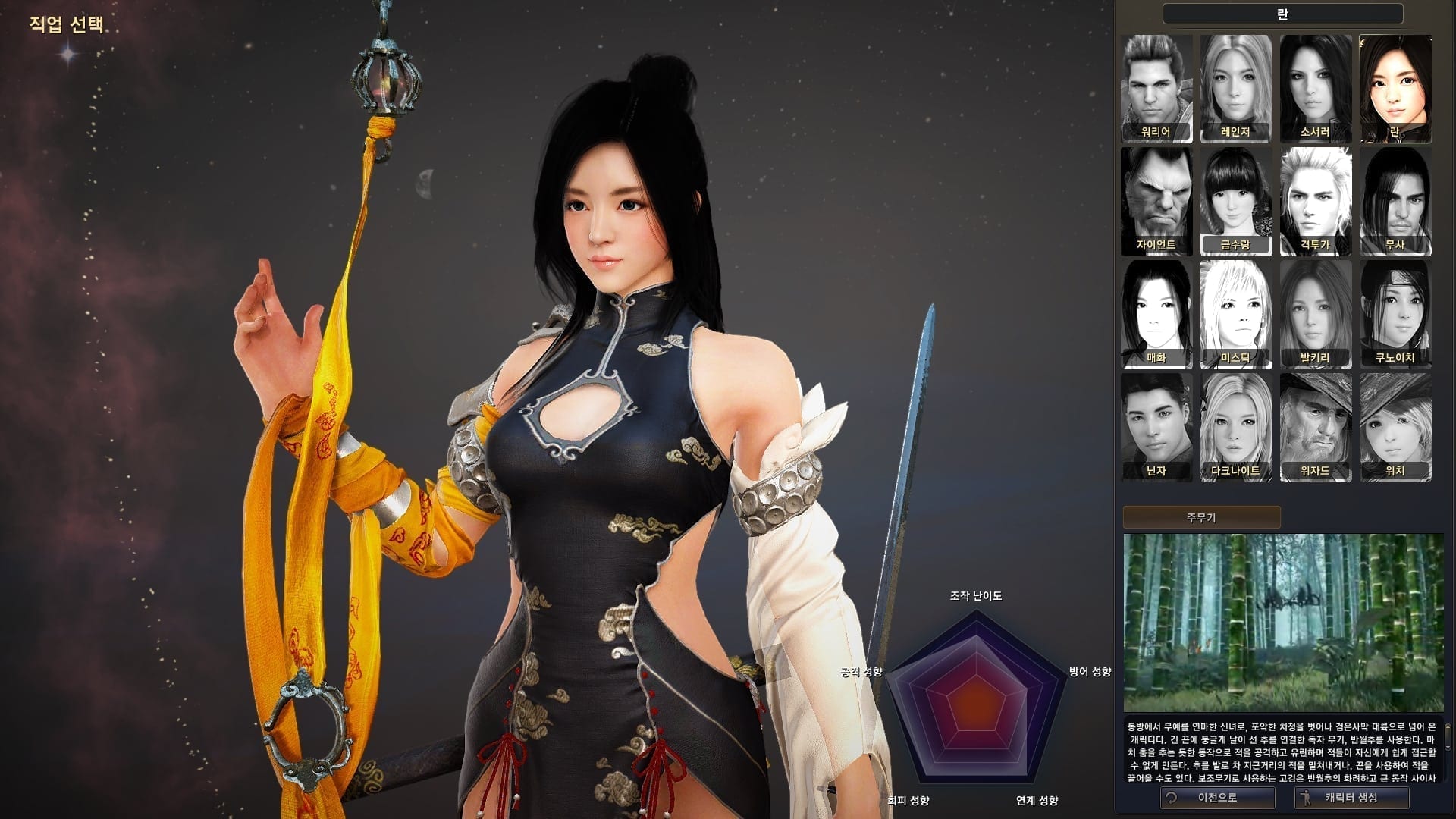Choose the 자이언트 class portrait
The image size is (1456, 819).
[x=1156, y=201]
